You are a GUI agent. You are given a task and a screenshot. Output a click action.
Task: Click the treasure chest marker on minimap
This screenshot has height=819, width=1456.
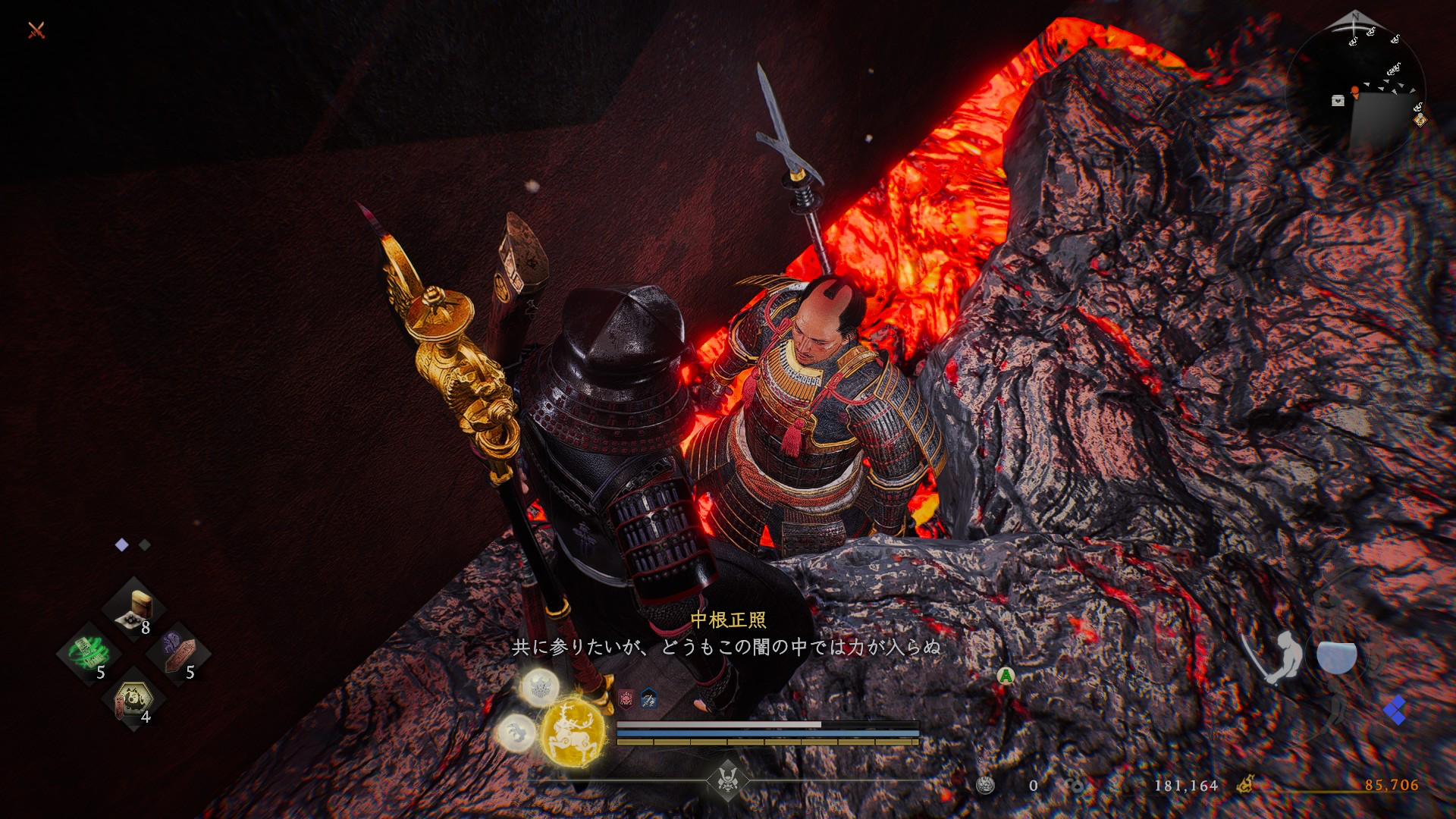[1338, 101]
